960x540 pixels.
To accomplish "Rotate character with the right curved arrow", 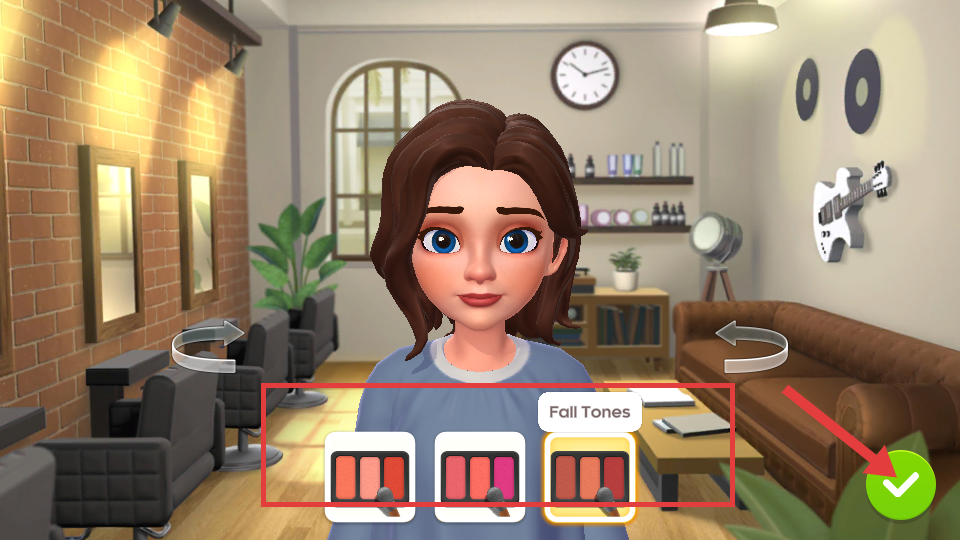I will [x=752, y=345].
